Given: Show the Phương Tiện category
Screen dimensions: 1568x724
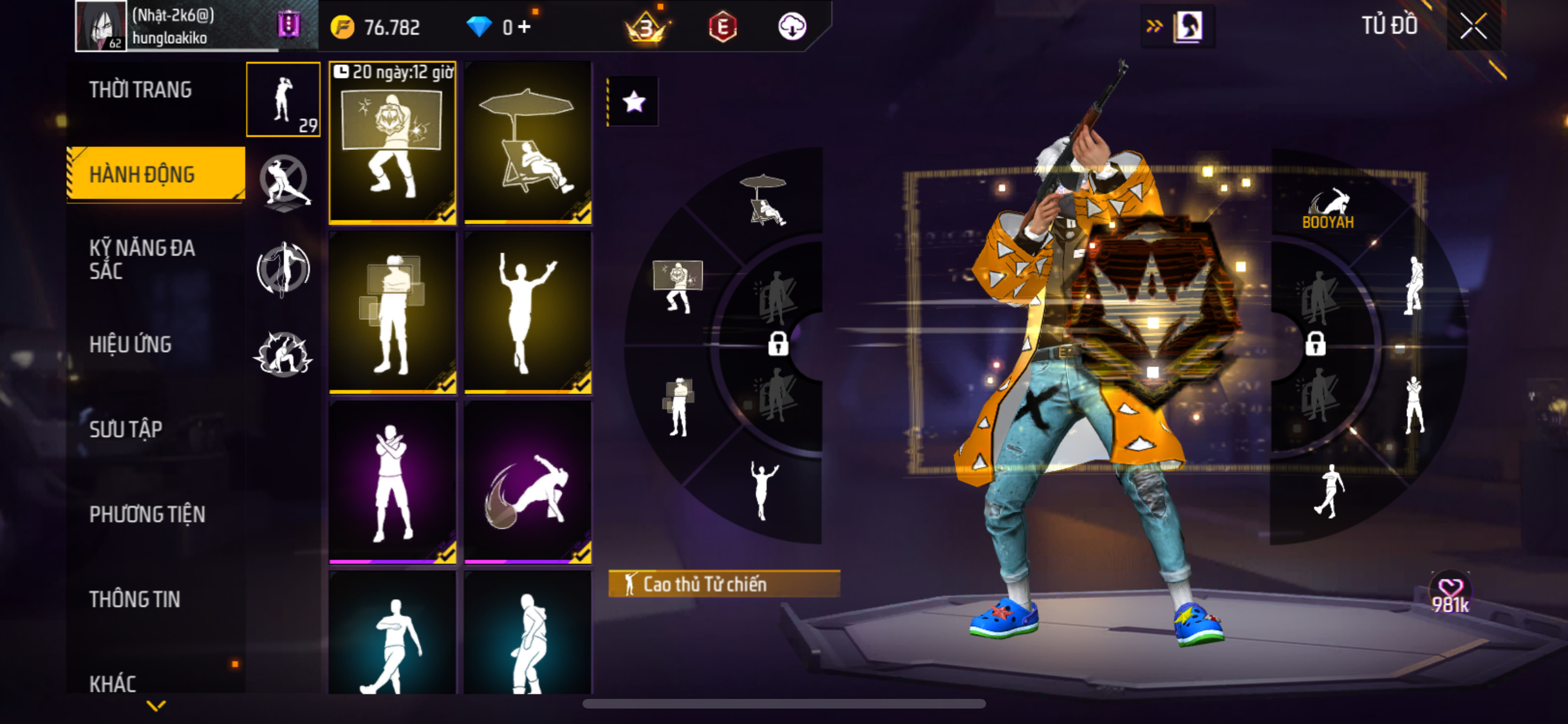Looking at the screenshot, I should pos(147,514).
